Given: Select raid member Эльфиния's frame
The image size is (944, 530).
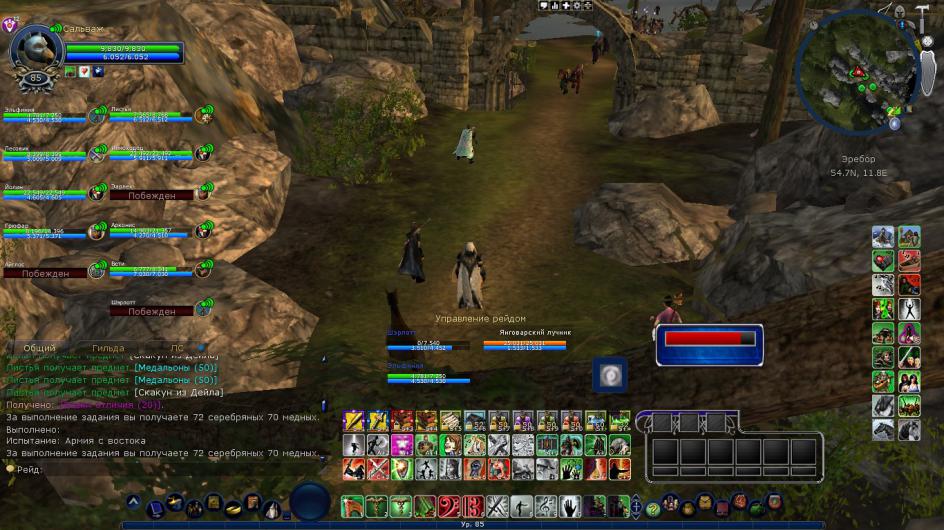Looking at the screenshot, I should click(x=45, y=116).
